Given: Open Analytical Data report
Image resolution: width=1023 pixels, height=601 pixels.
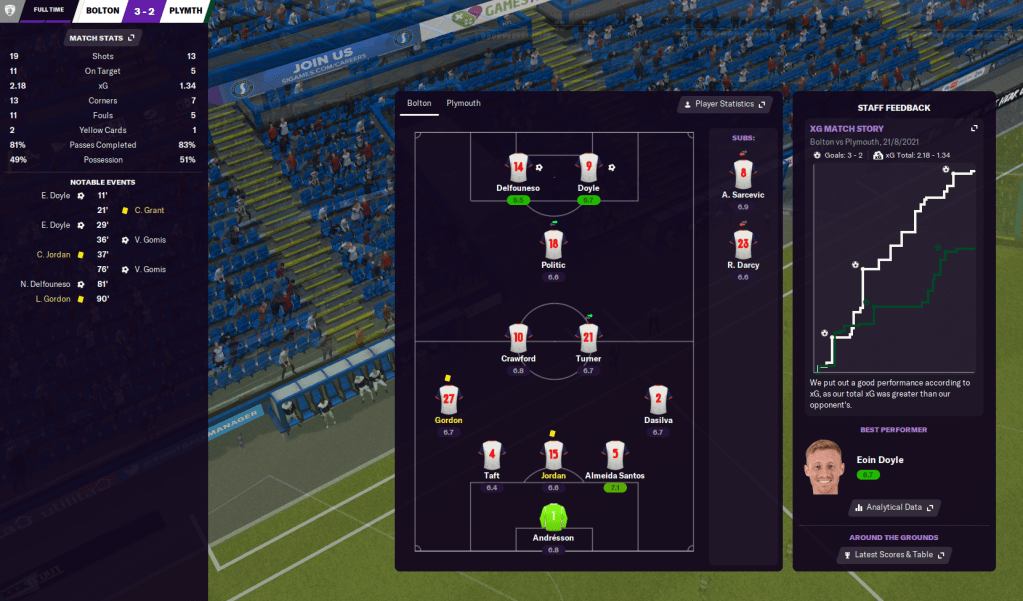Looking at the screenshot, I should pyautogui.click(x=894, y=507).
